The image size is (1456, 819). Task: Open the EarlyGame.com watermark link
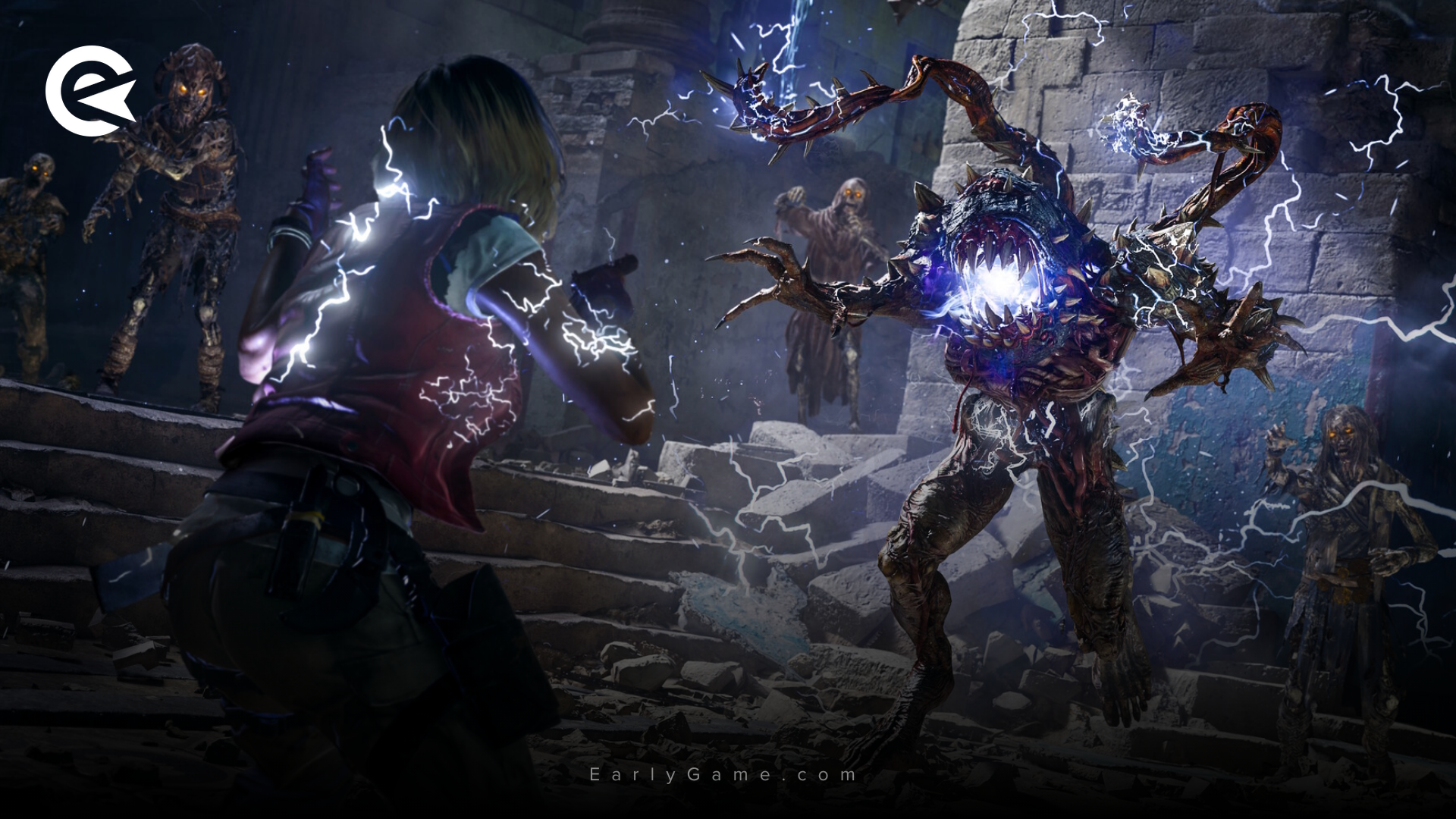(723, 774)
